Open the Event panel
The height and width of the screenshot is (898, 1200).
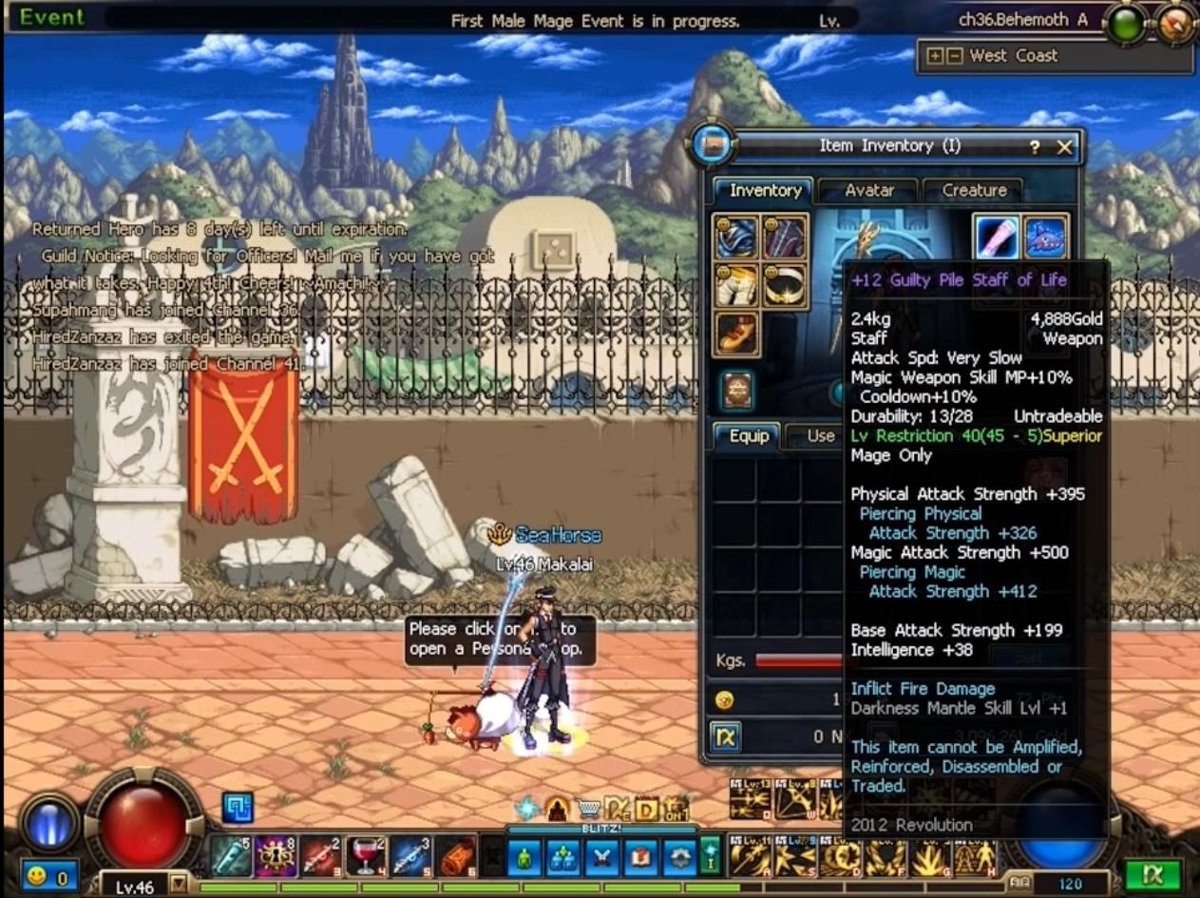point(52,17)
